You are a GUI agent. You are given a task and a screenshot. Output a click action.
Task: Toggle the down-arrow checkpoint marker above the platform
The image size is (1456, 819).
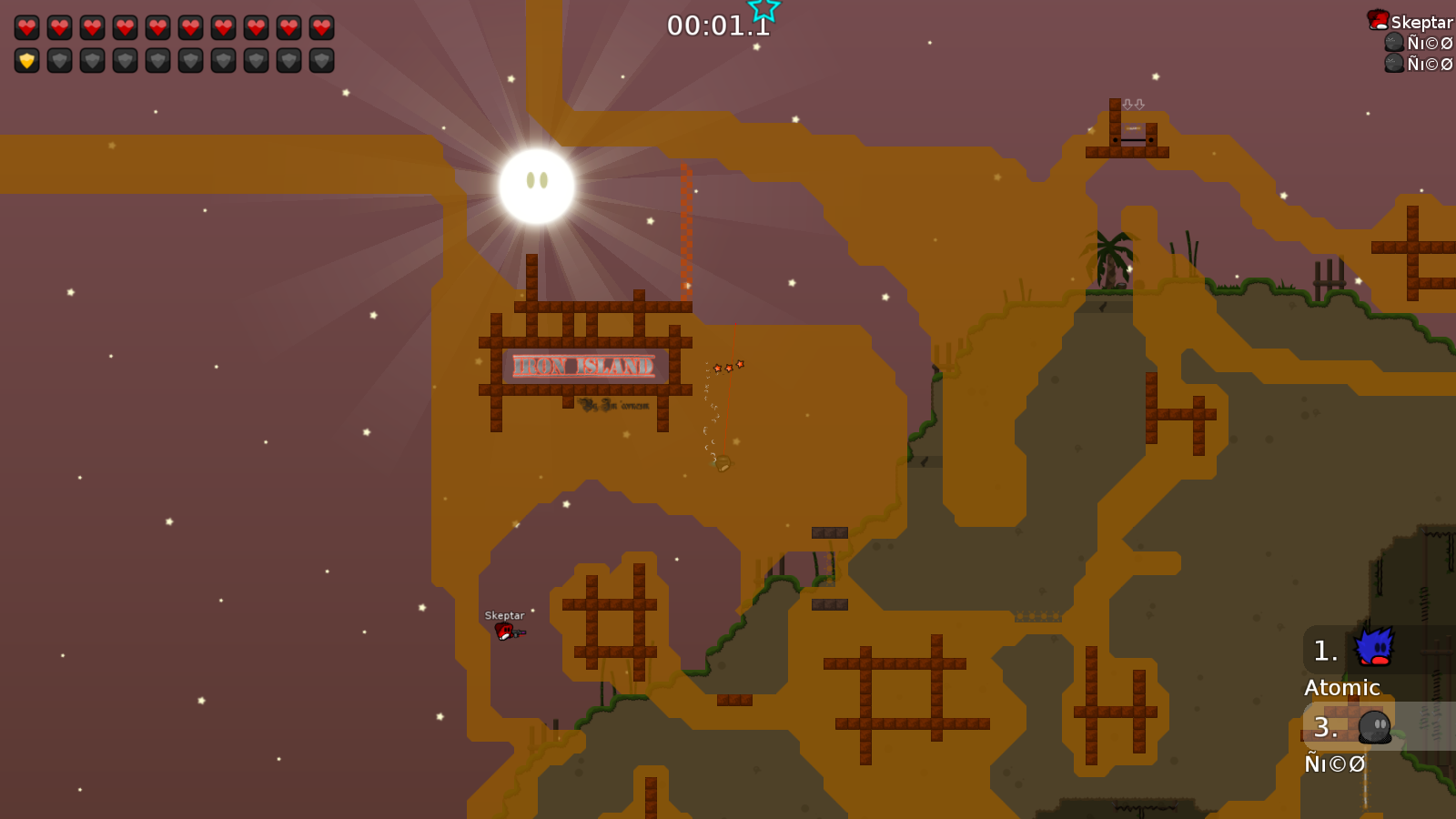click(1132, 104)
